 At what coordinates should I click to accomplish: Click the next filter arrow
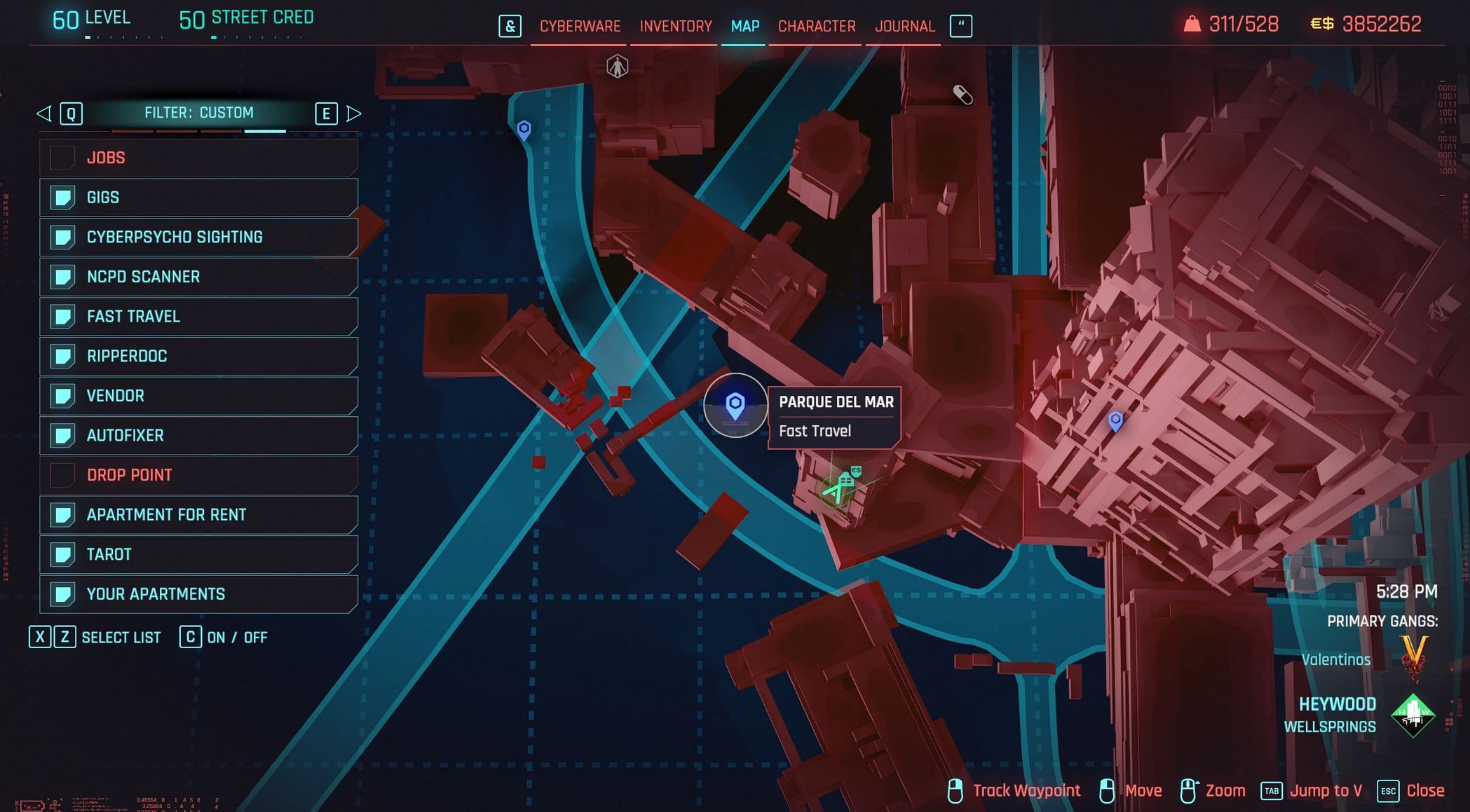click(354, 113)
